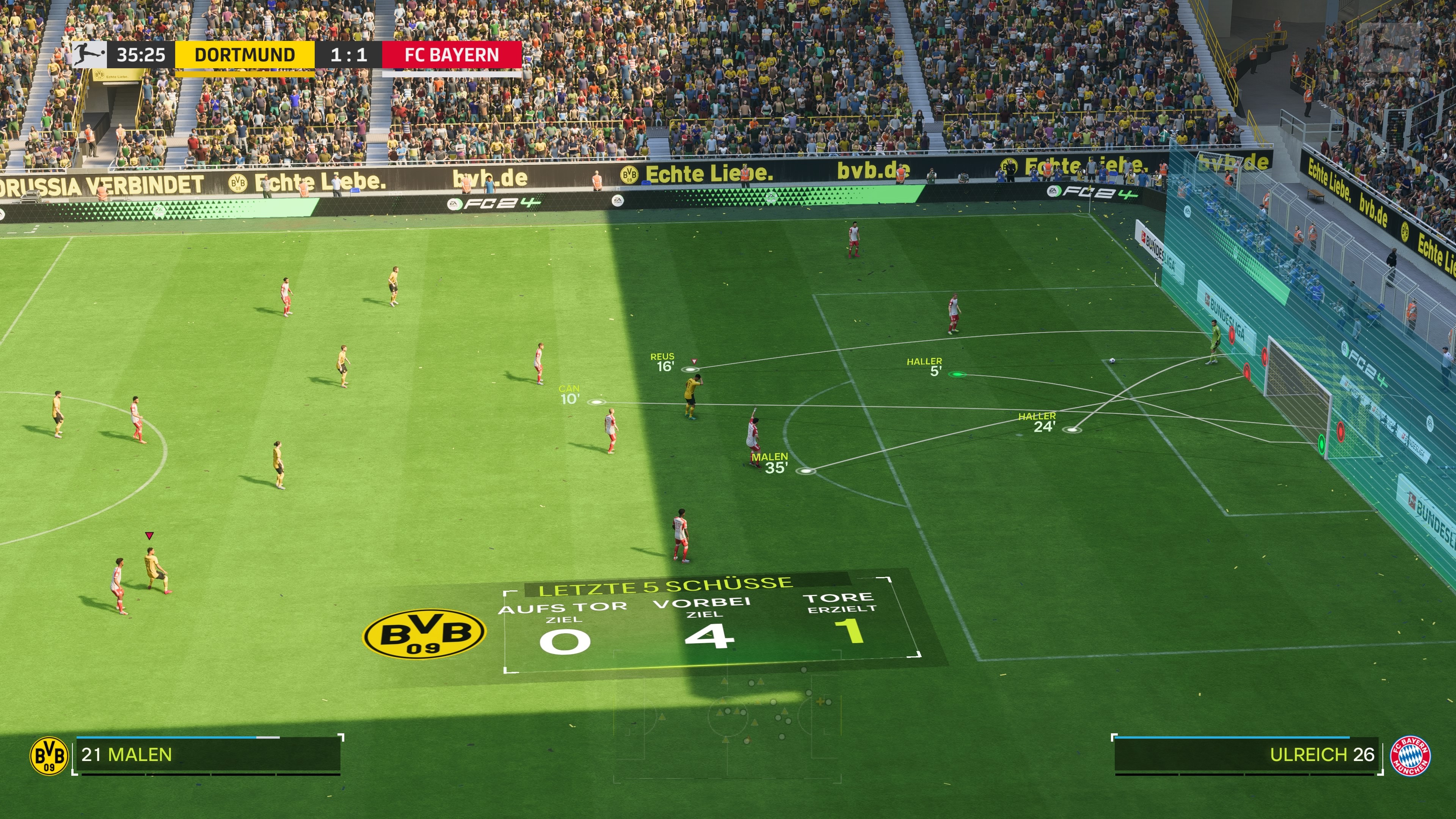The image size is (1456, 819).
Task: Click the FC Bayern München crest icon
Action: [1411, 755]
